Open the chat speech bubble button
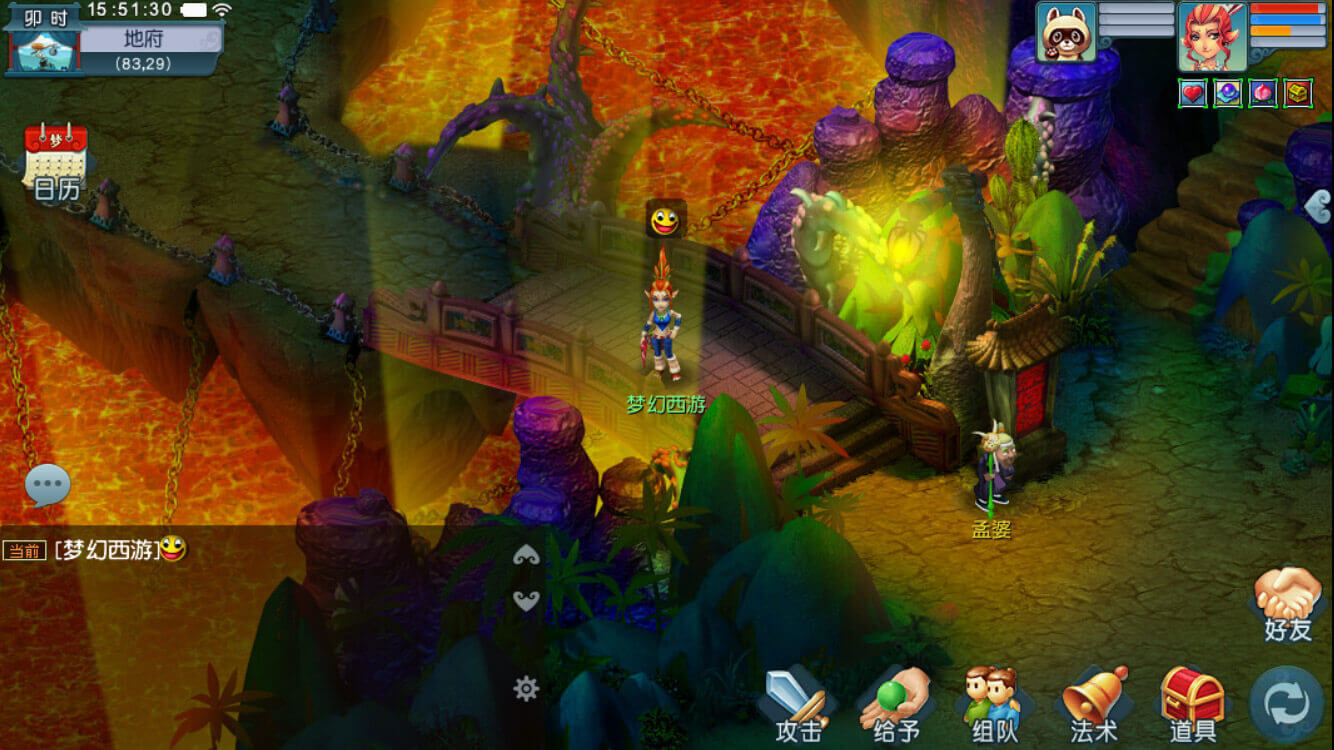This screenshot has width=1334, height=750. (47, 486)
